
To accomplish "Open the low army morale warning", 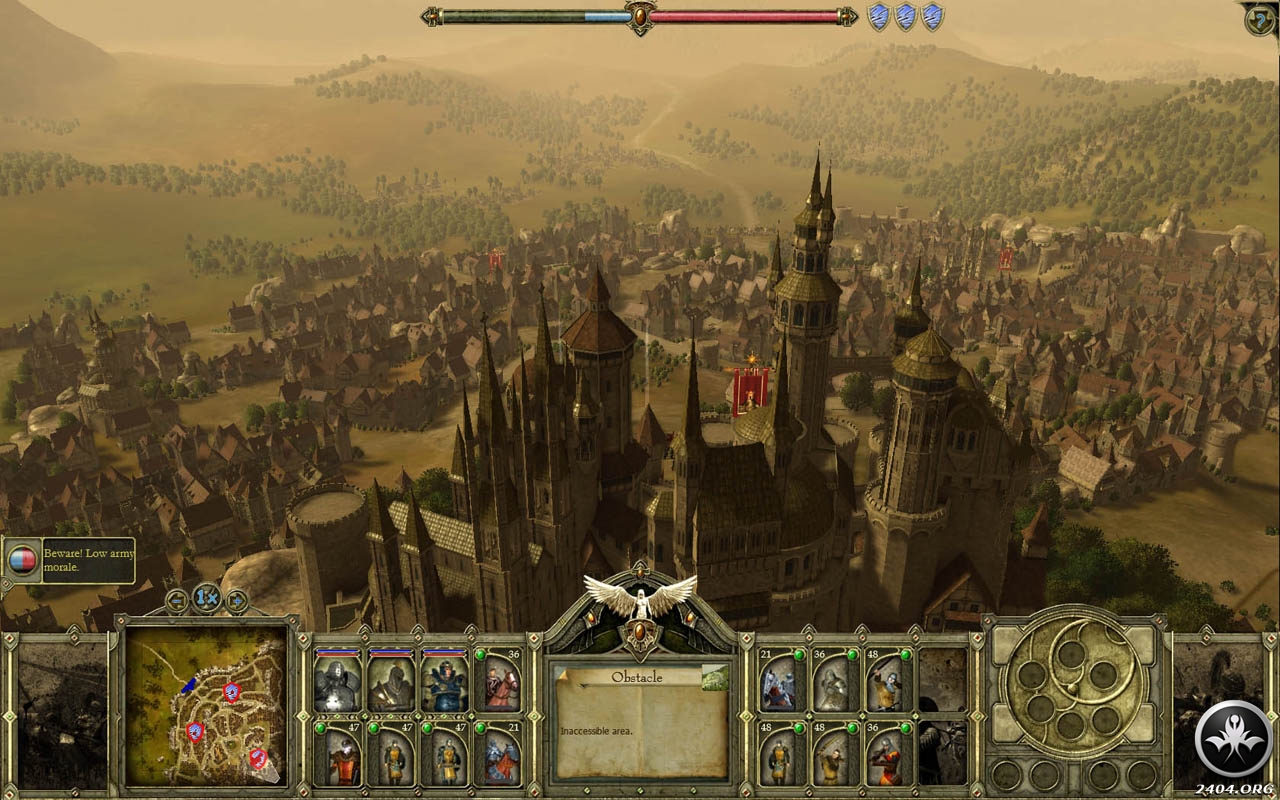I will [68, 560].
